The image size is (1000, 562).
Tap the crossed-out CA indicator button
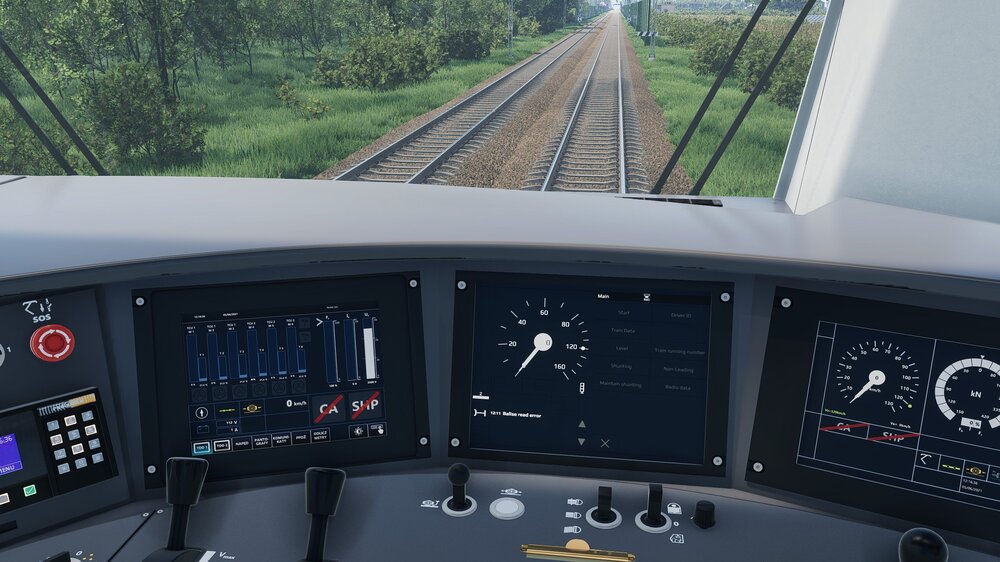pos(328,407)
